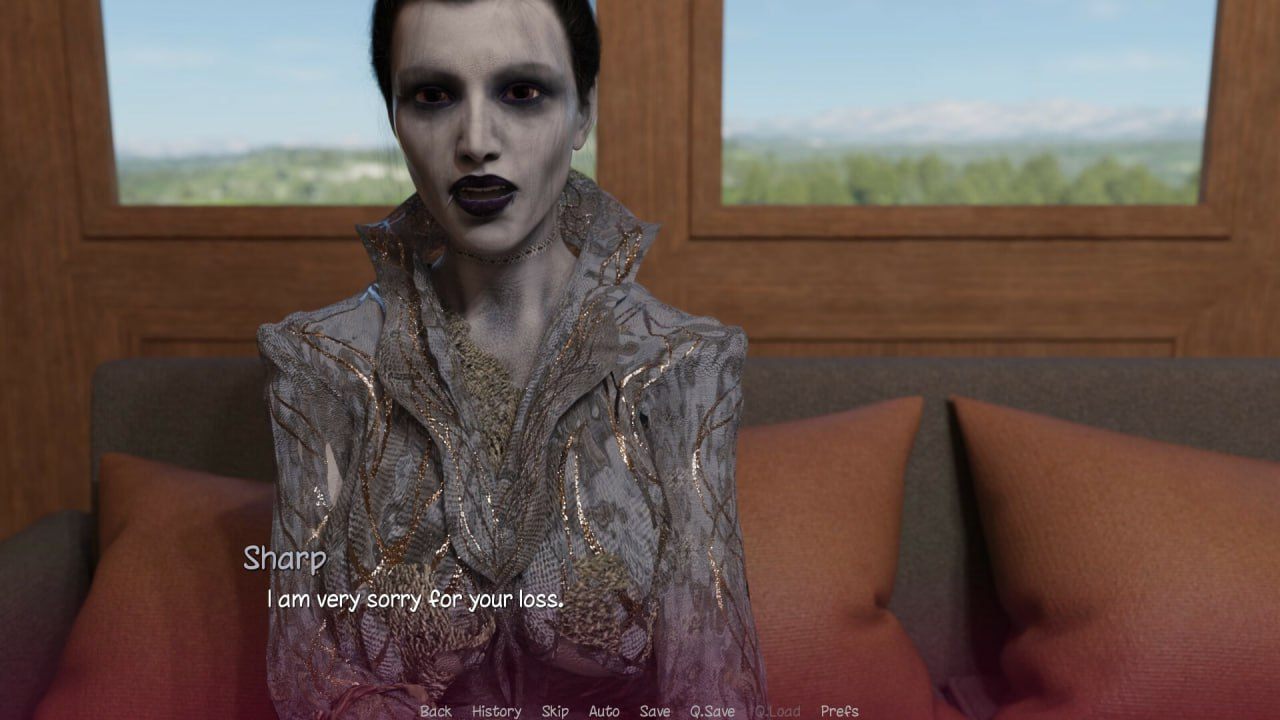1280x720 pixels.
Task: Click Back to rewind the dialogue
Action: pos(434,712)
